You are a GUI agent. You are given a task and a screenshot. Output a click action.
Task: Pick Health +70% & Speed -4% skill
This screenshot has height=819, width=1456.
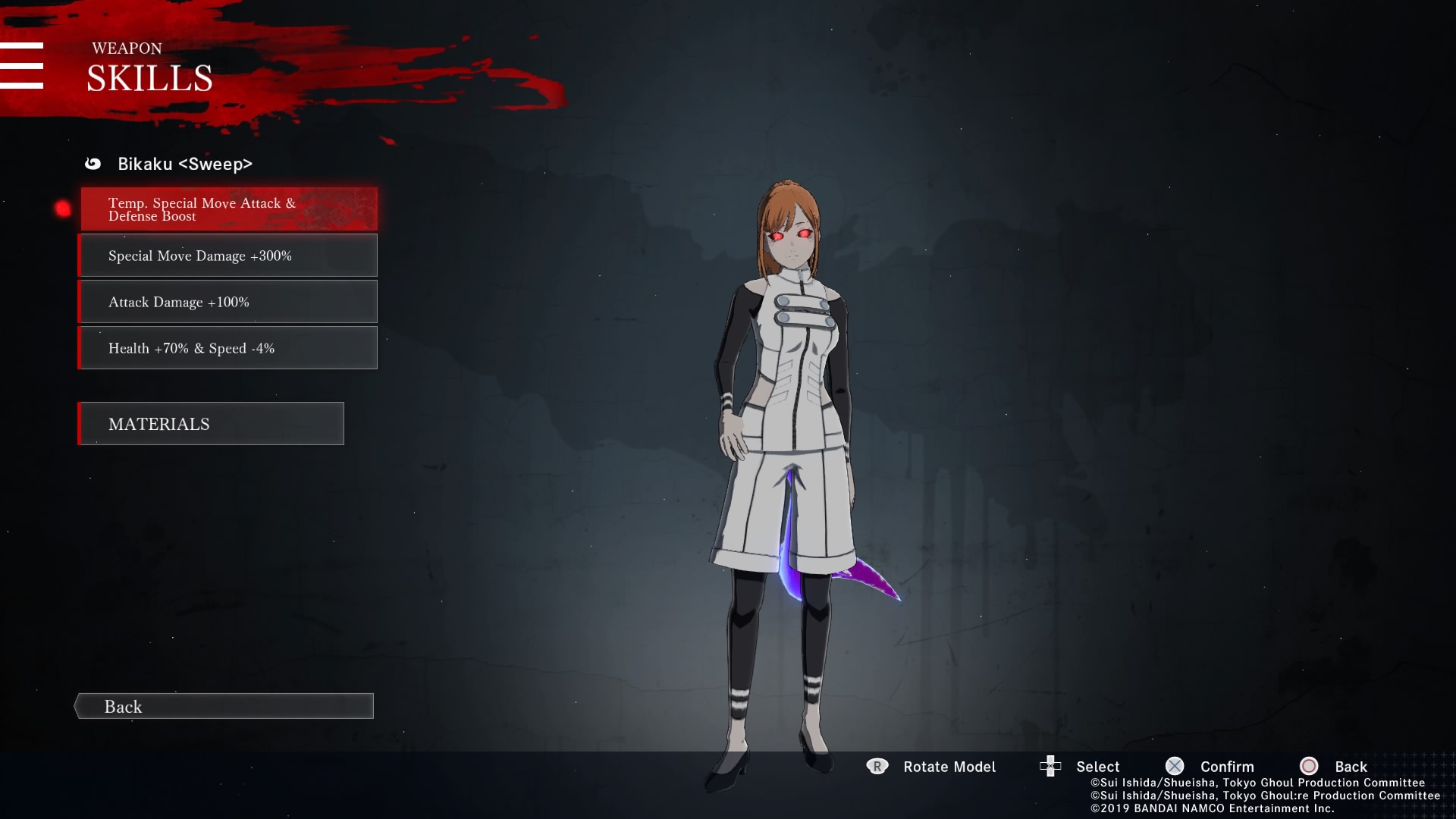[228, 348]
